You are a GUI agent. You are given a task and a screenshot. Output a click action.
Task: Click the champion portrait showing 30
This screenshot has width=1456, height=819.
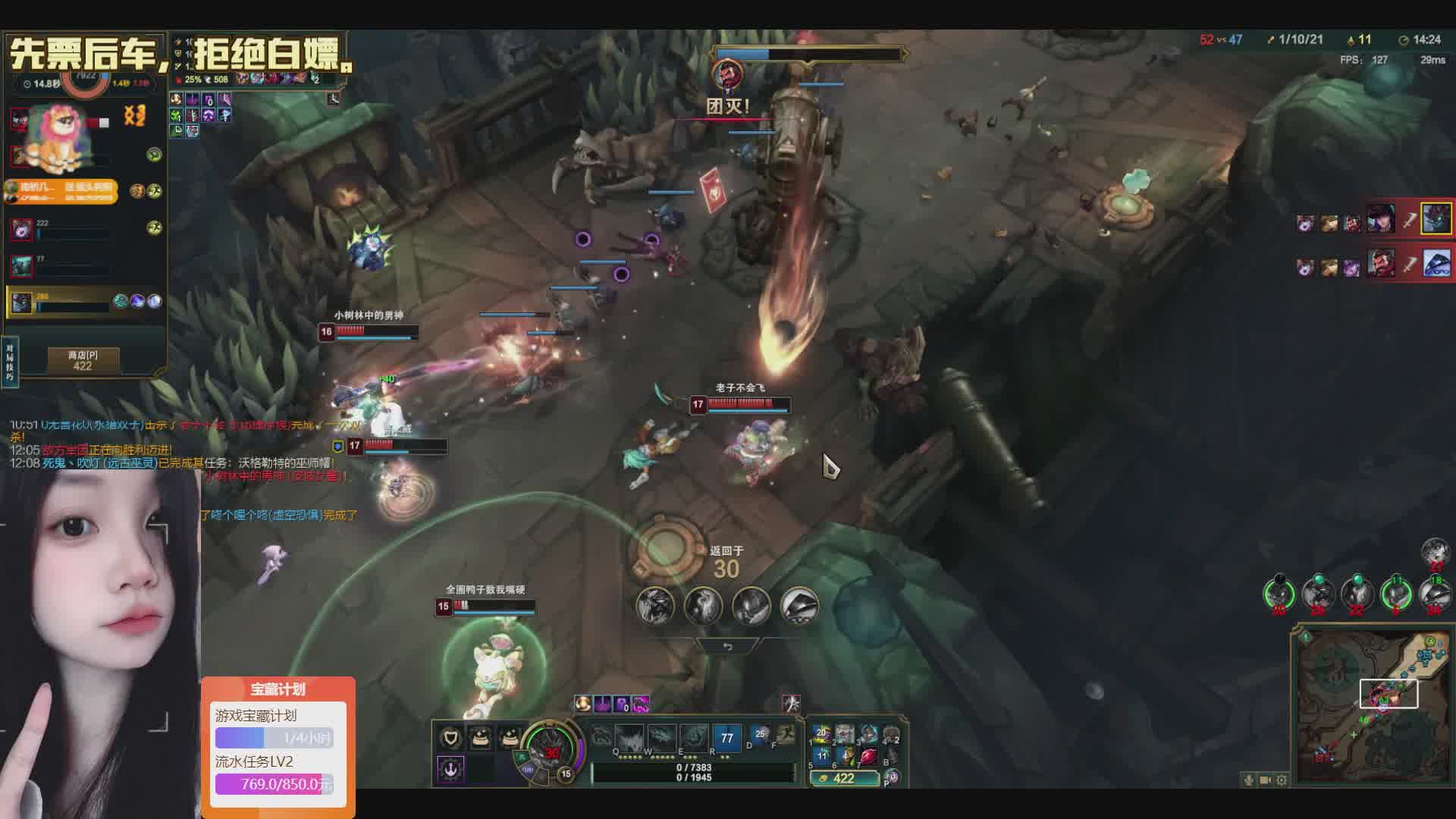coord(554,752)
